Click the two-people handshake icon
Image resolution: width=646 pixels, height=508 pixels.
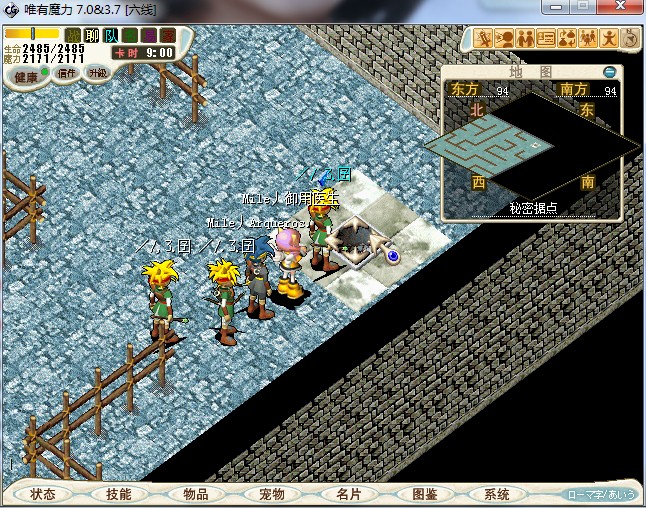click(525, 39)
